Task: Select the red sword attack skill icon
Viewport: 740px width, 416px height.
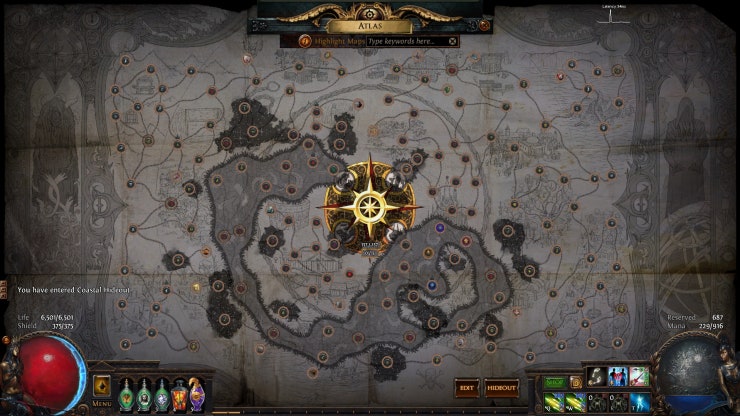Action: point(639,377)
